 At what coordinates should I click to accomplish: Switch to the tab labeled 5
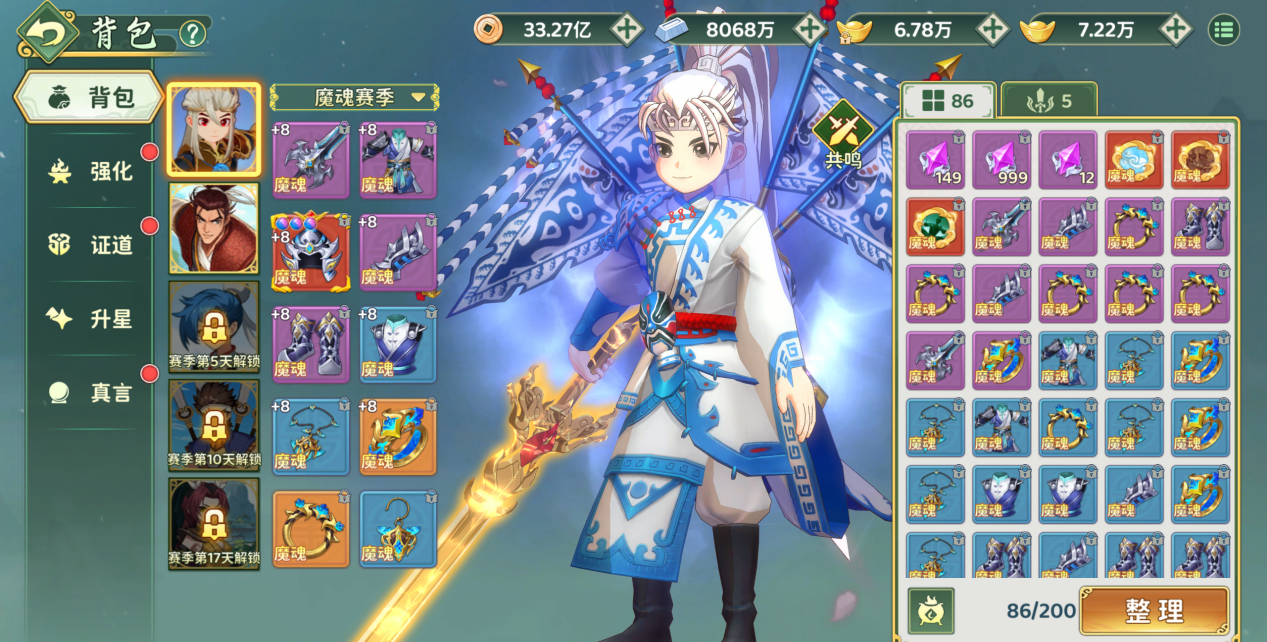click(1048, 101)
